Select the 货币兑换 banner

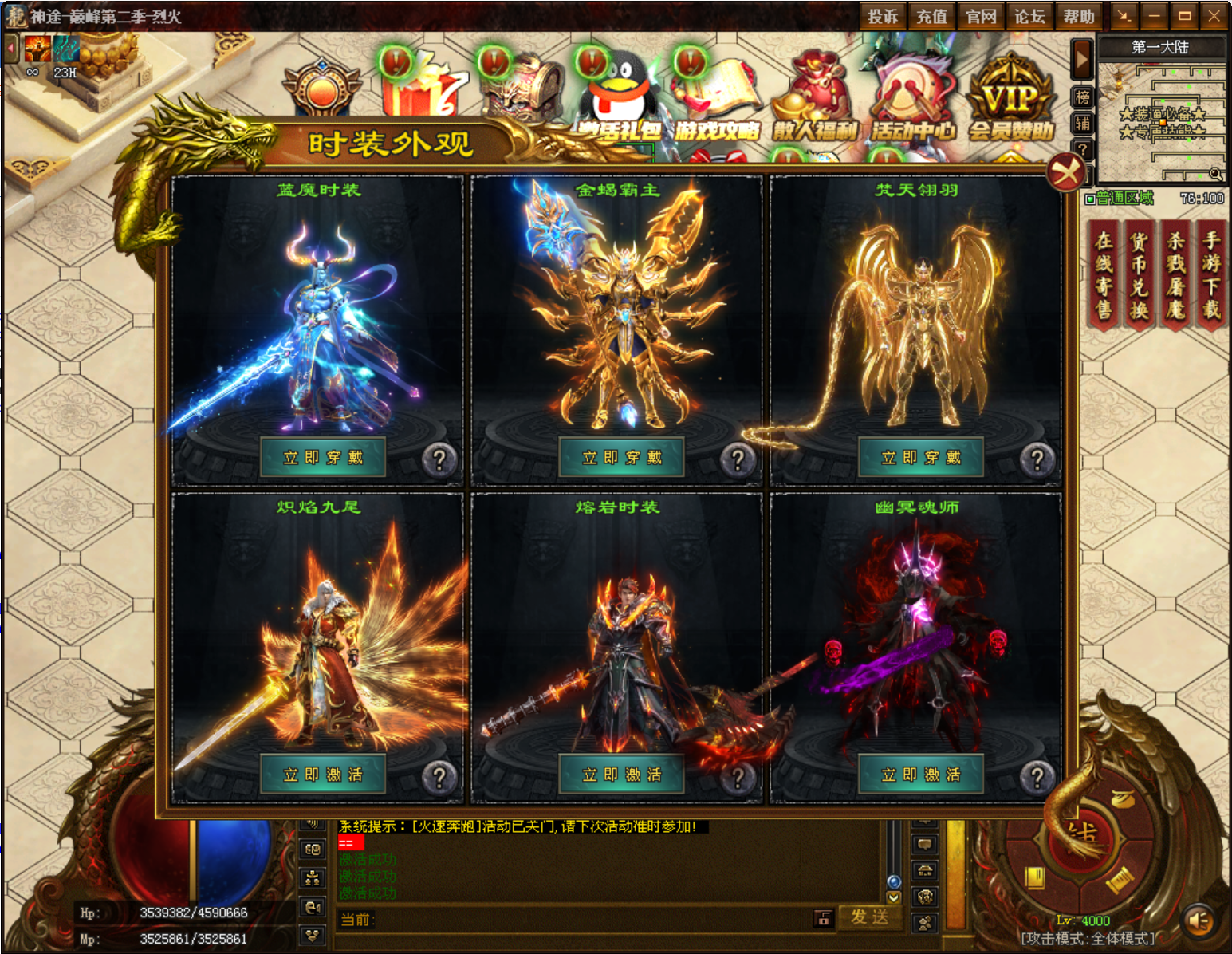coord(1140,275)
